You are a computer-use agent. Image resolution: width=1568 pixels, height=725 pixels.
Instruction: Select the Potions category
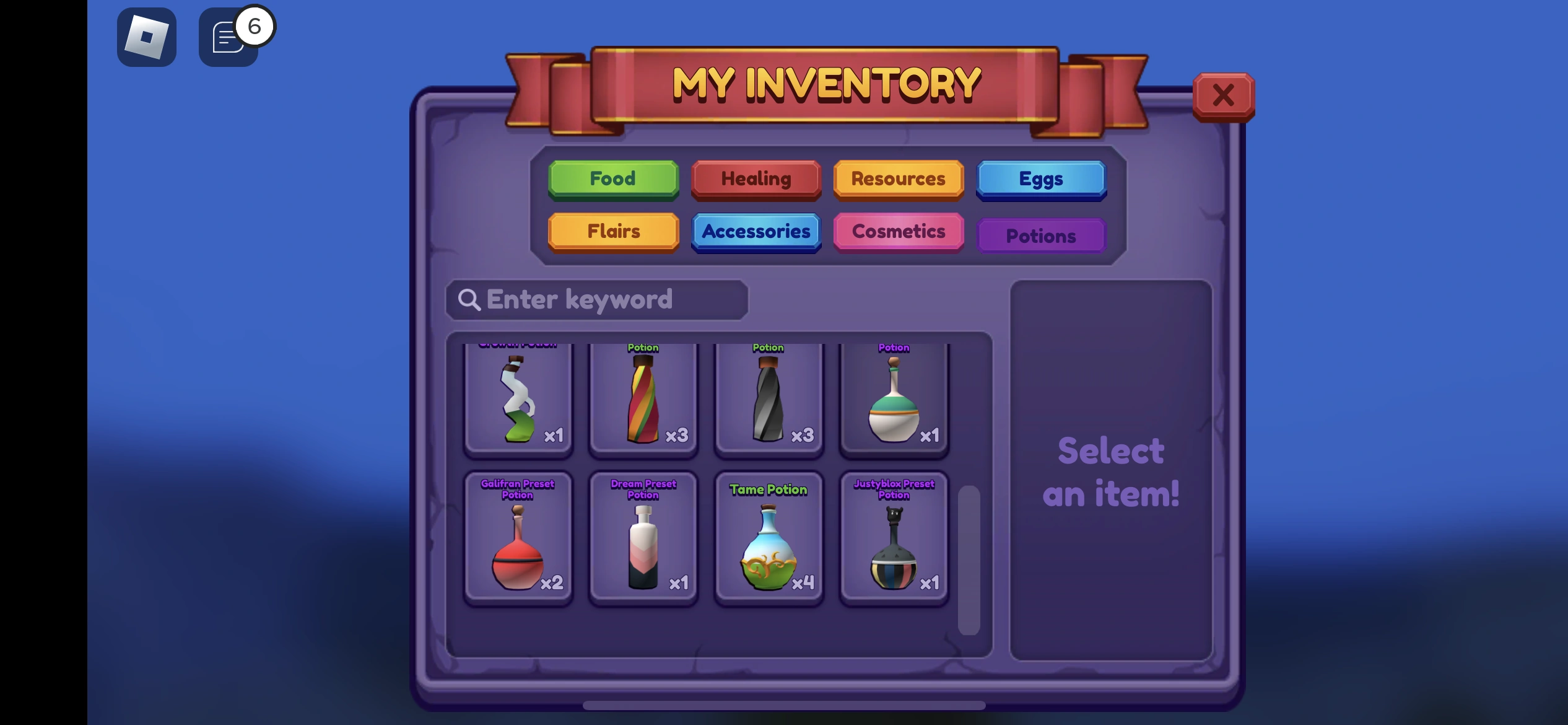[x=1040, y=235]
